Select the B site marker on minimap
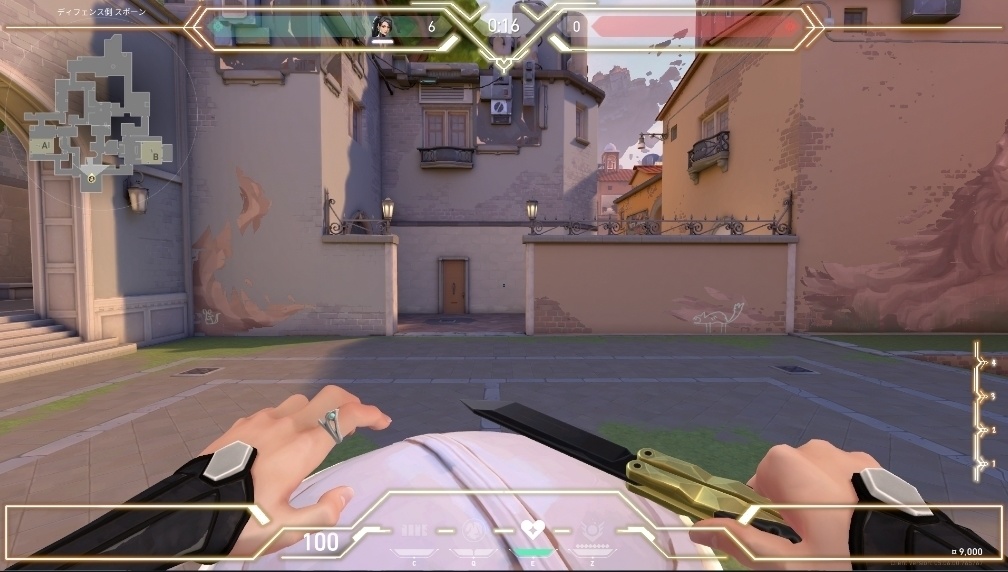 point(155,154)
